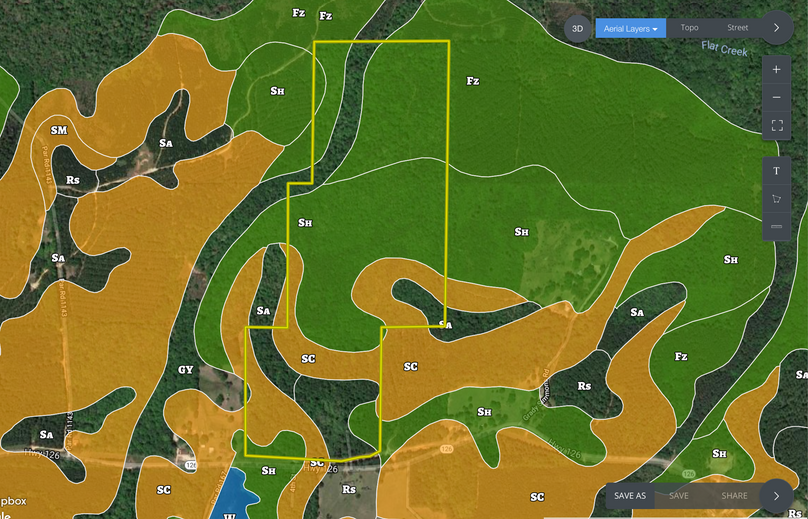Open the Aerial Layers dropdown
Image resolution: width=808 pixels, height=519 pixels.
point(630,28)
